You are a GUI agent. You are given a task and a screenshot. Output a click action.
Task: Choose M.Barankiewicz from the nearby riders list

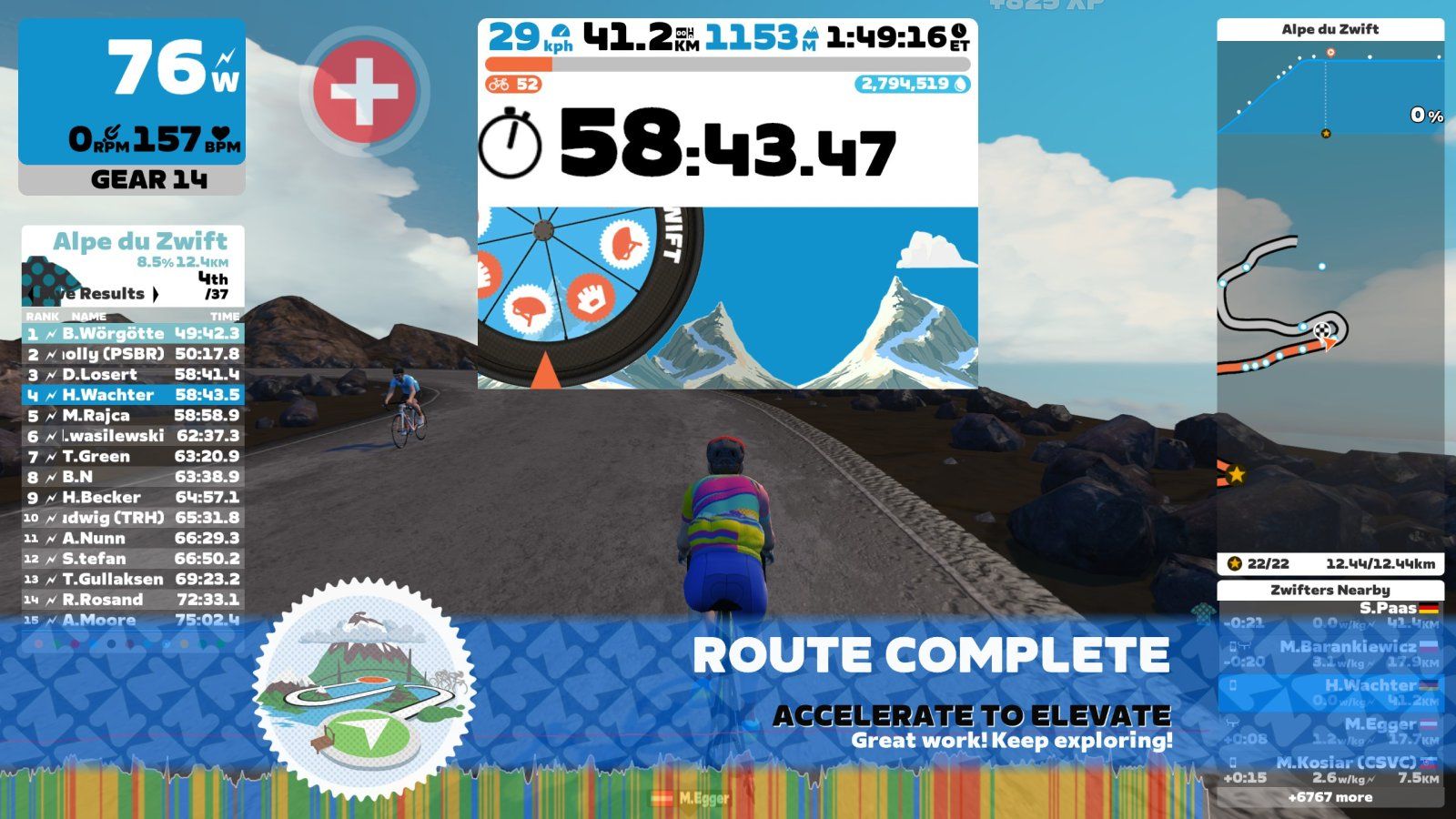point(1330,654)
